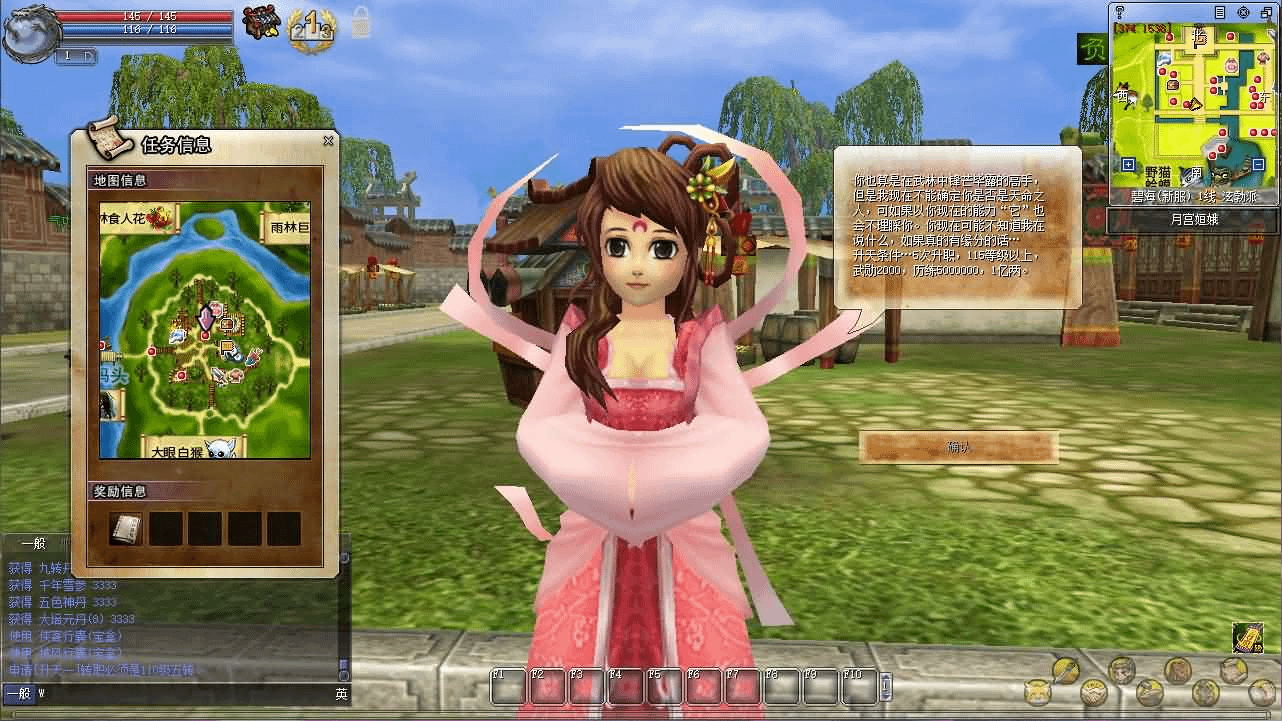Select the book reward item slot
Image resolution: width=1282 pixels, height=721 pixels.
tap(126, 528)
